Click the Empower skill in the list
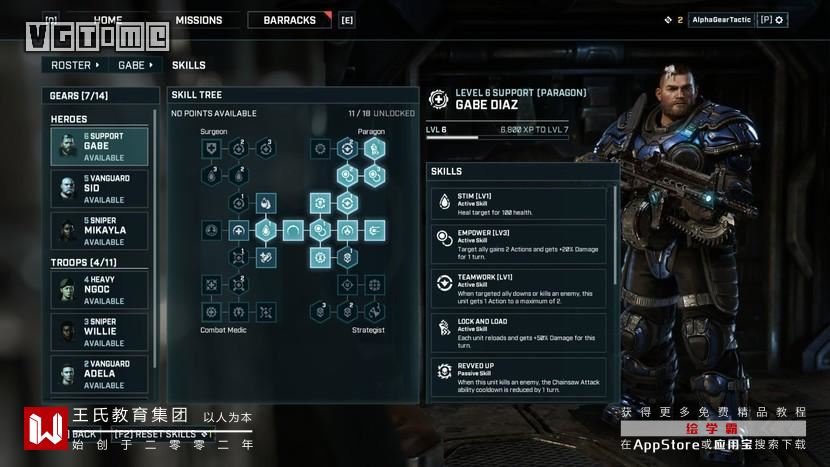Viewport: 830px width, 467px height. [x=518, y=244]
